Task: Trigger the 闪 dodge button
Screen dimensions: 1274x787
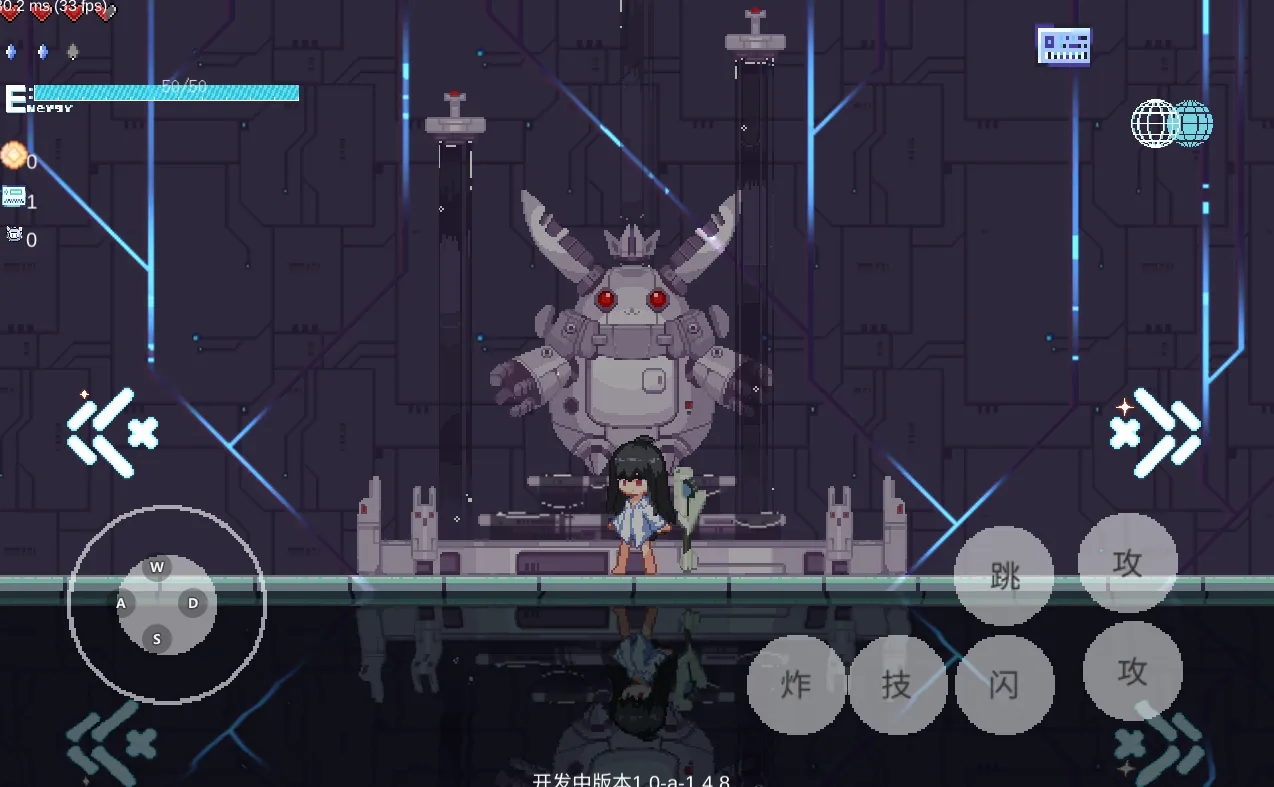Action: tap(1004, 685)
